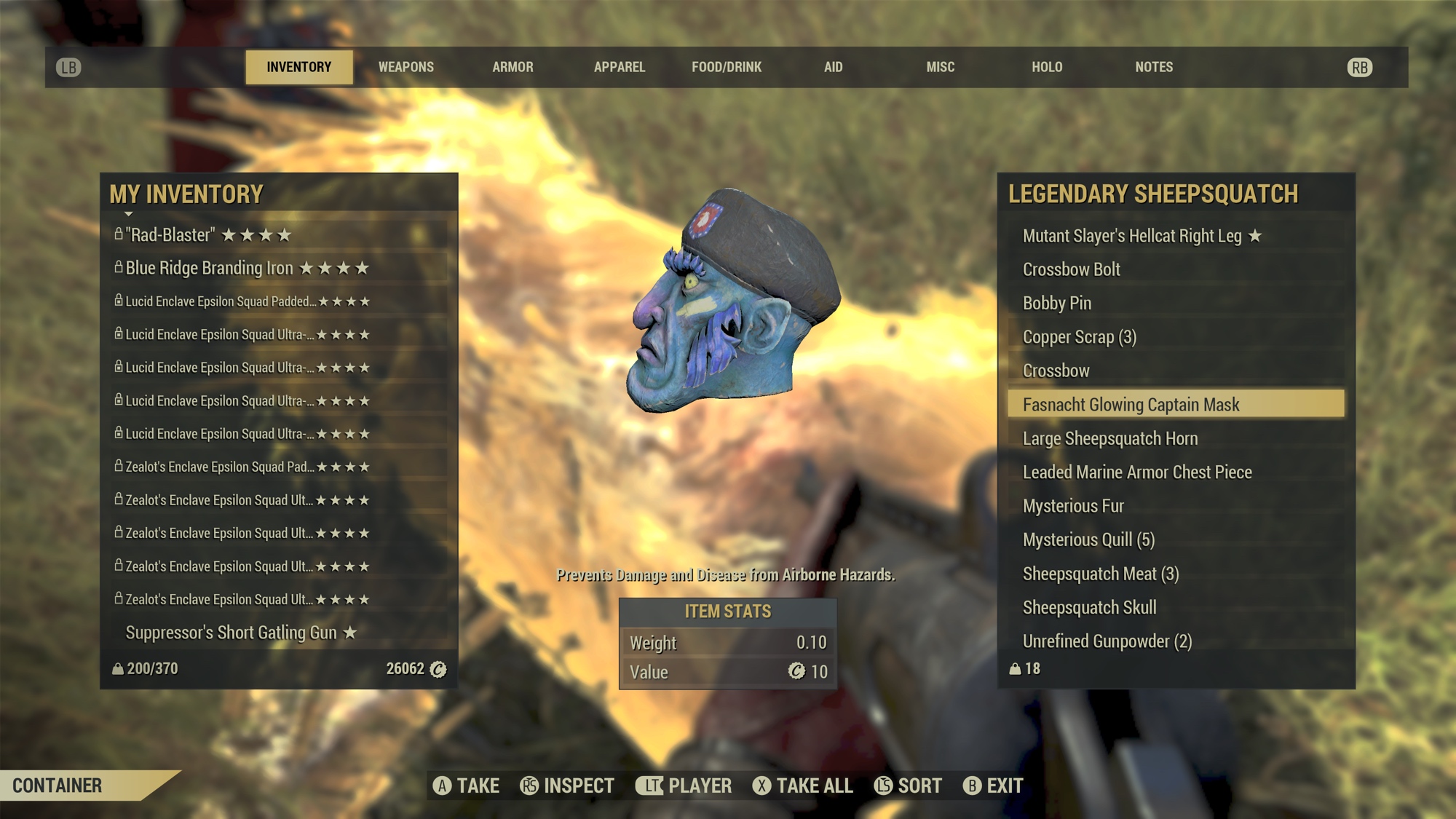The height and width of the screenshot is (819, 1456).
Task: Select Unrefined Gunpowder in the container
Action: [1107, 641]
